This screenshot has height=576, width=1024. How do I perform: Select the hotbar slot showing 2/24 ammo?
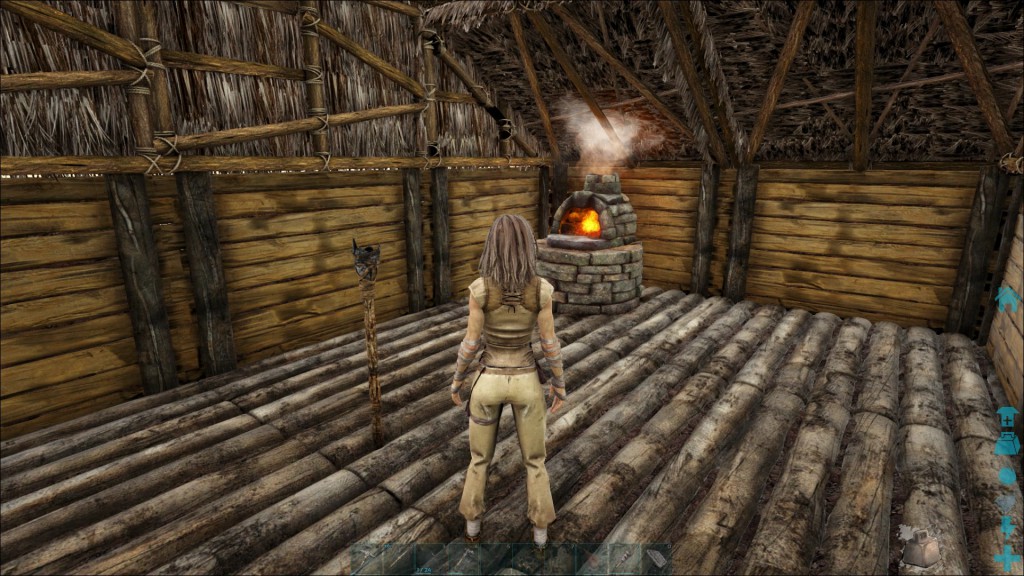431,560
